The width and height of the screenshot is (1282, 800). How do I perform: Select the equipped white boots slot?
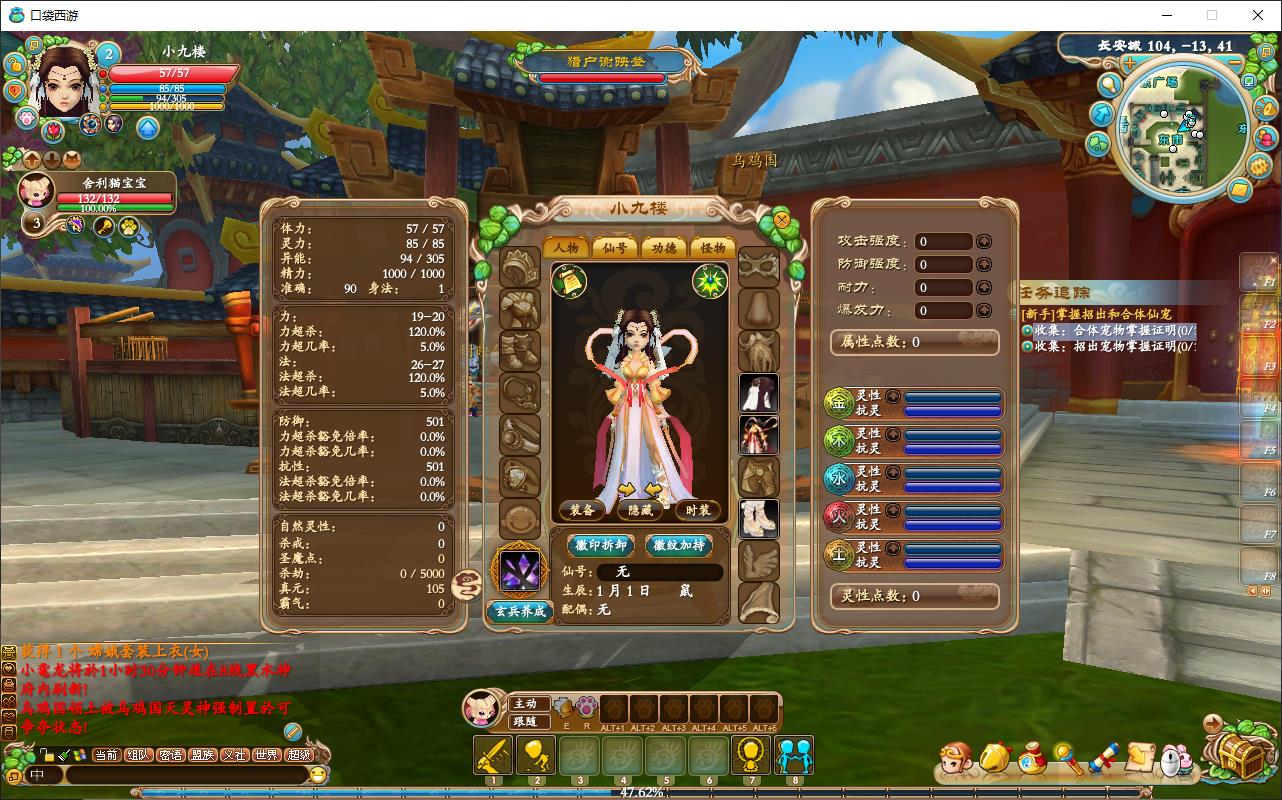pyautogui.click(x=758, y=519)
